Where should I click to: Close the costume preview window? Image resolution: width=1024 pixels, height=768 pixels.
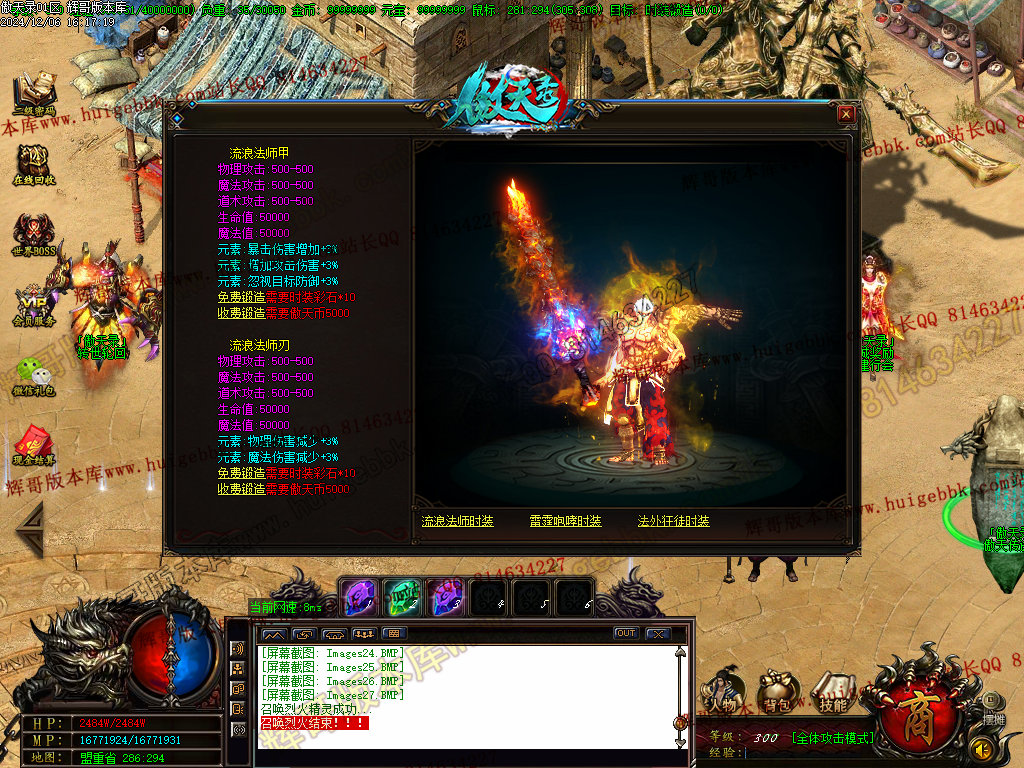pos(846,114)
